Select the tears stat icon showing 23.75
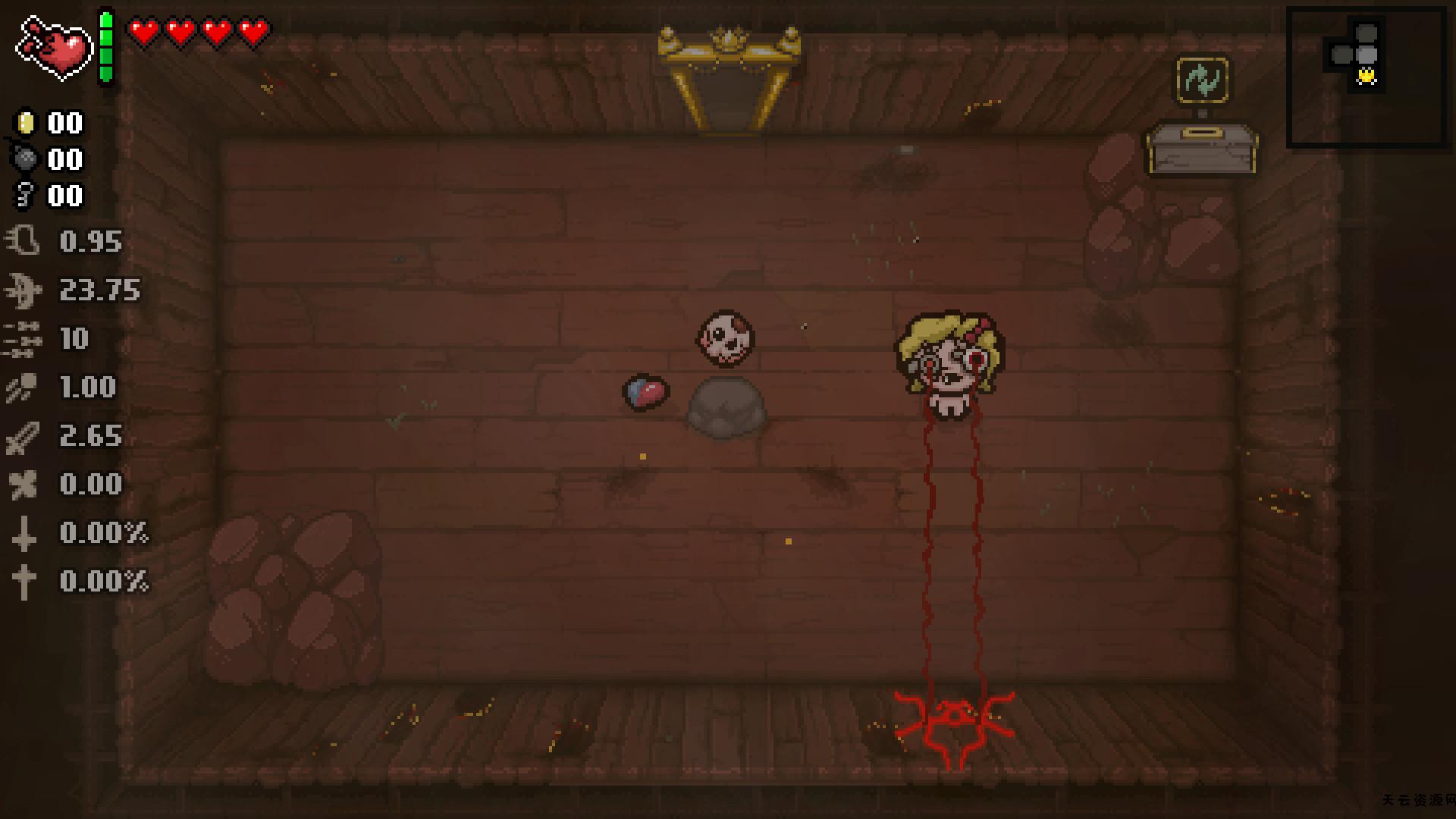 [25, 291]
